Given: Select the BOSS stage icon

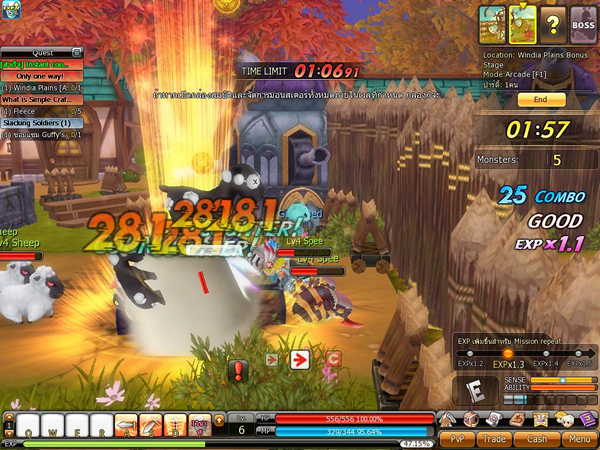Looking at the screenshot, I should click(x=582, y=20).
